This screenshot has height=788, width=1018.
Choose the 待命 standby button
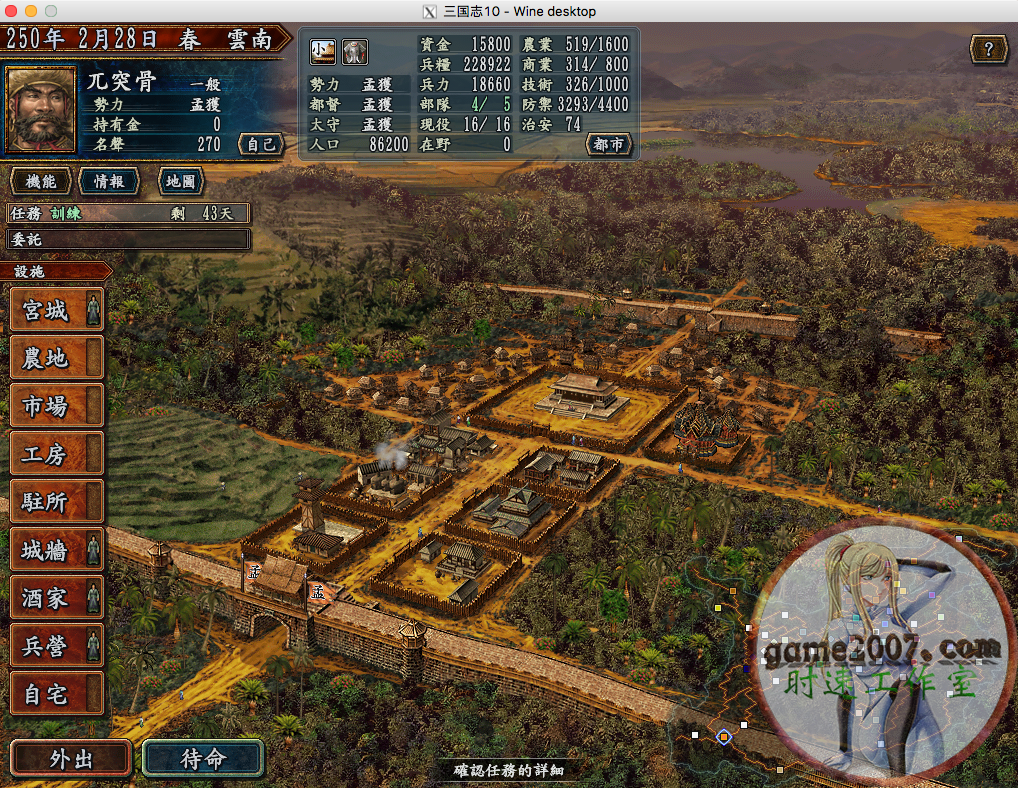click(x=203, y=758)
